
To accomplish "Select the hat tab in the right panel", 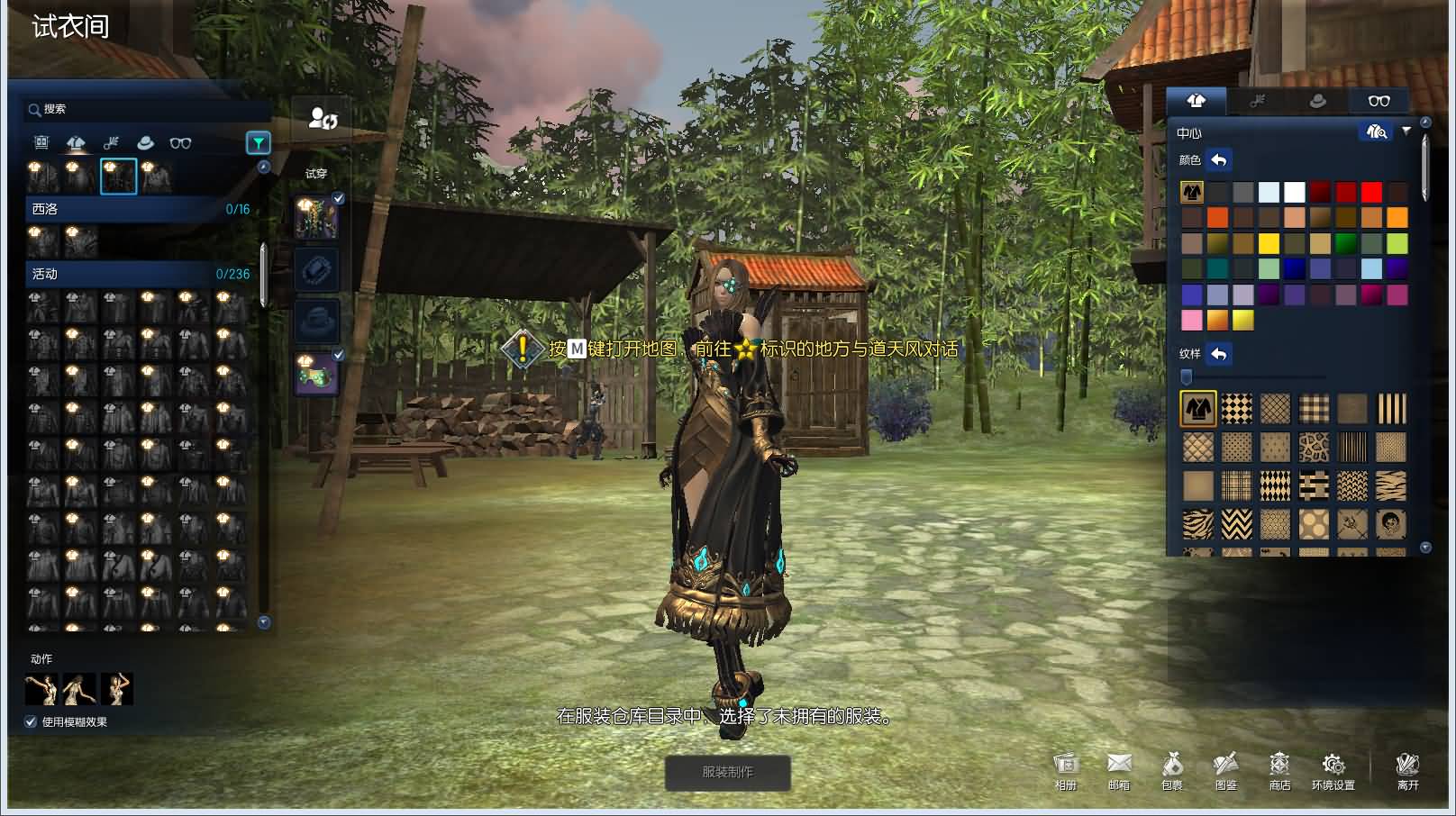I will (x=1318, y=101).
